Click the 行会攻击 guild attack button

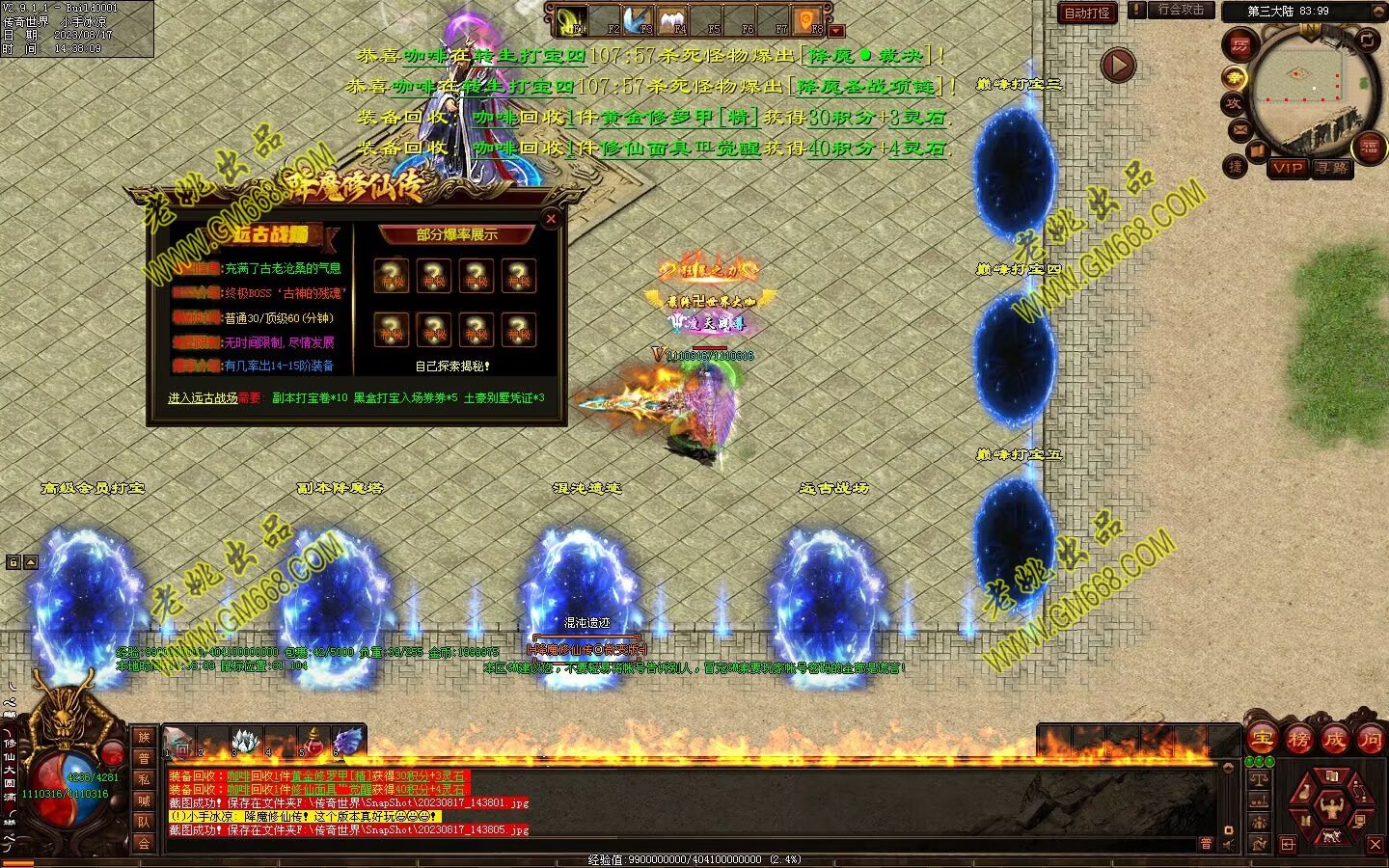pyautogui.click(x=1180, y=11)
